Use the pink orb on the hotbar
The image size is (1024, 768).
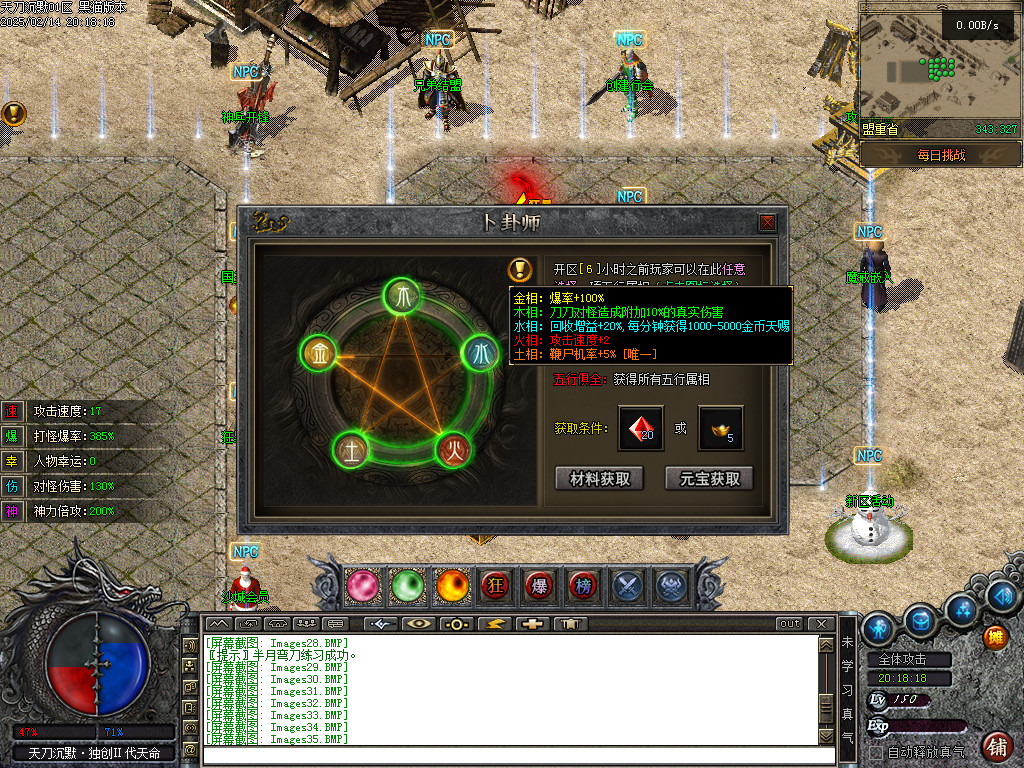(362, 586)
